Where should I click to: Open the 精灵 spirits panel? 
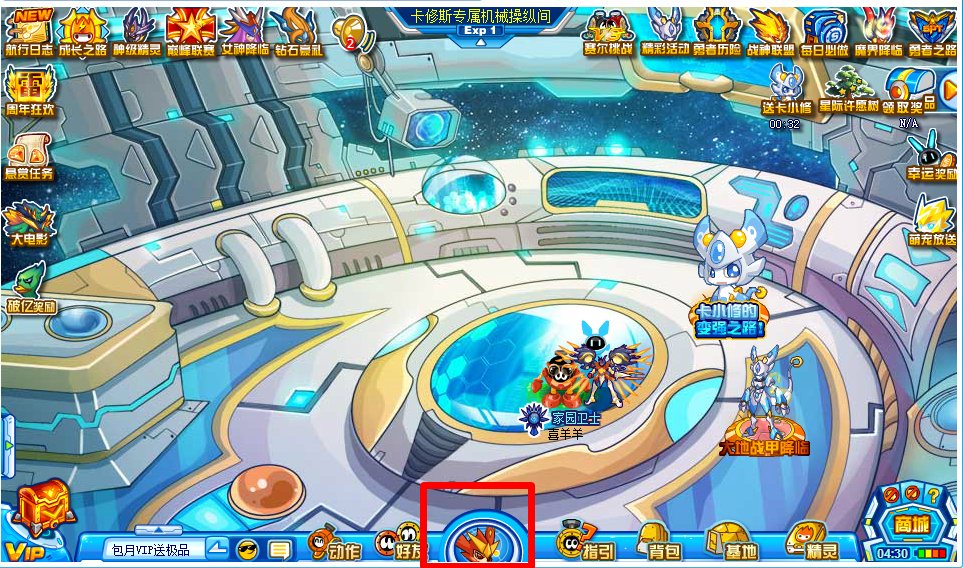pos(814,544)
